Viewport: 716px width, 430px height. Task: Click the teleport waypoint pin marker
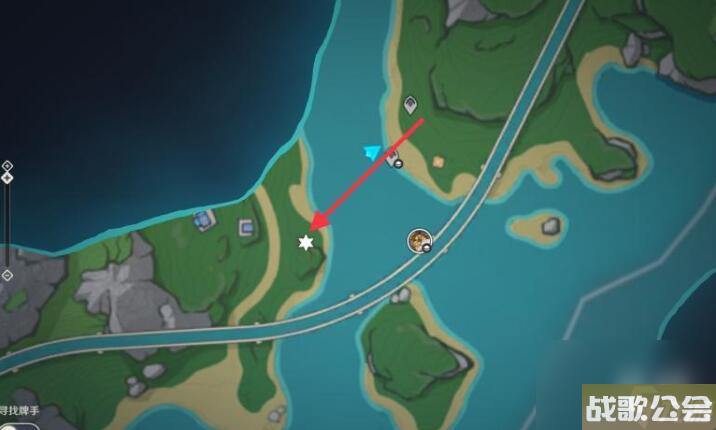pos(410,104)
